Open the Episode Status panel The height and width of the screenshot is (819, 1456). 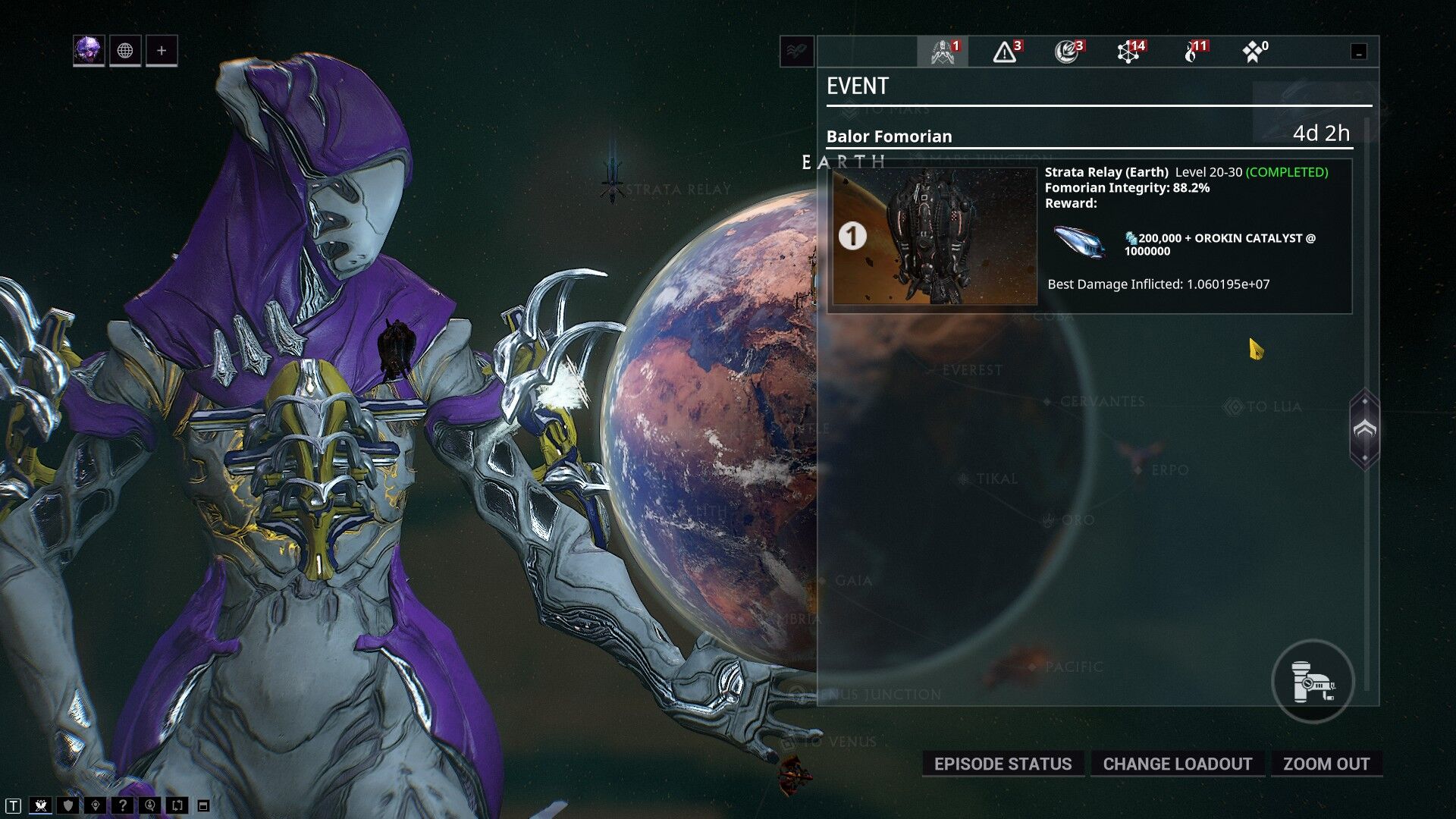[1003, 764]
